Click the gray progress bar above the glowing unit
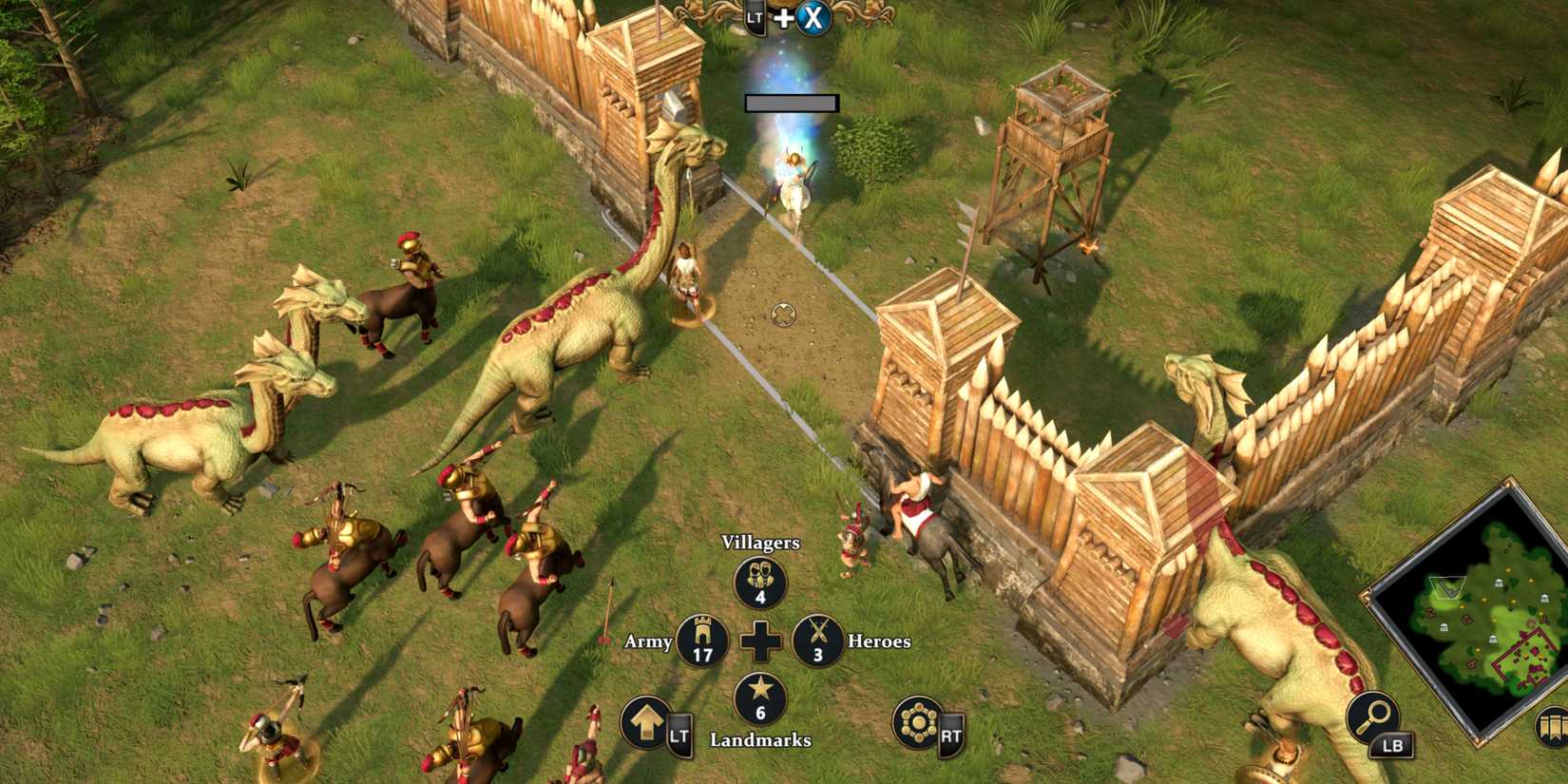The width and height of the screenshot is (1568, 784). tap(792, 103)
